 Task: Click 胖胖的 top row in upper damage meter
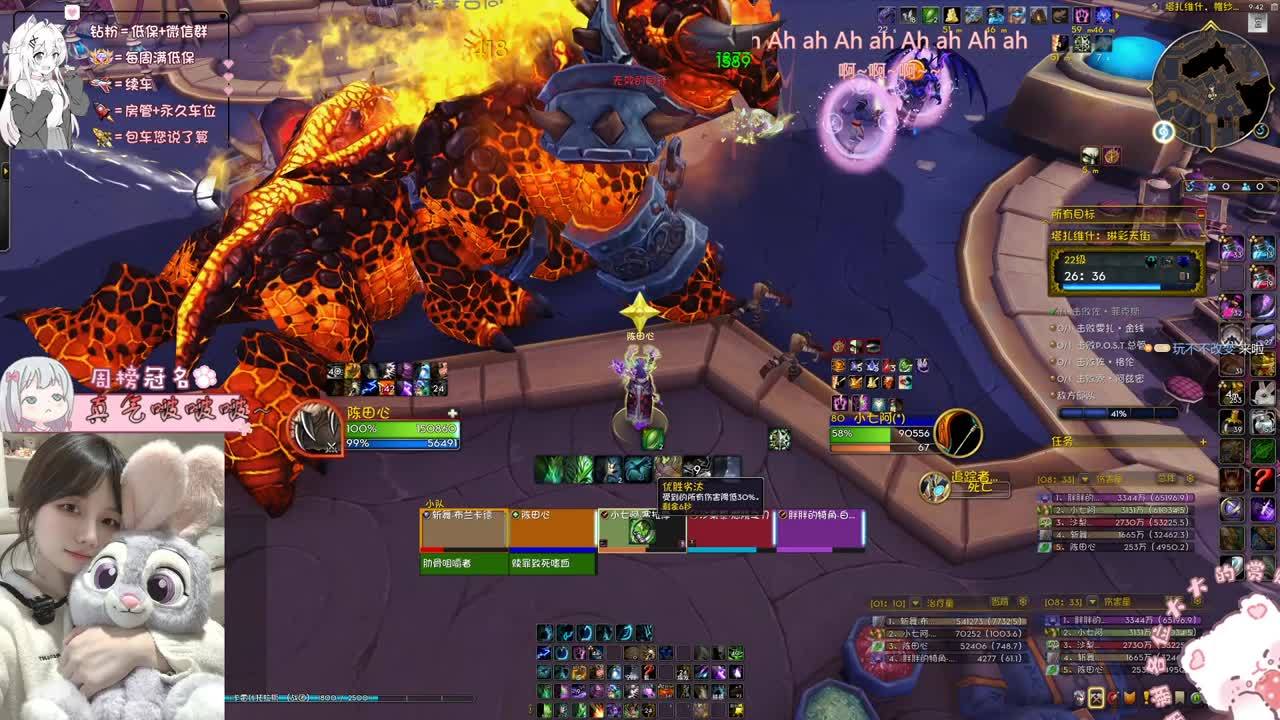click(x=1116, y=497)
